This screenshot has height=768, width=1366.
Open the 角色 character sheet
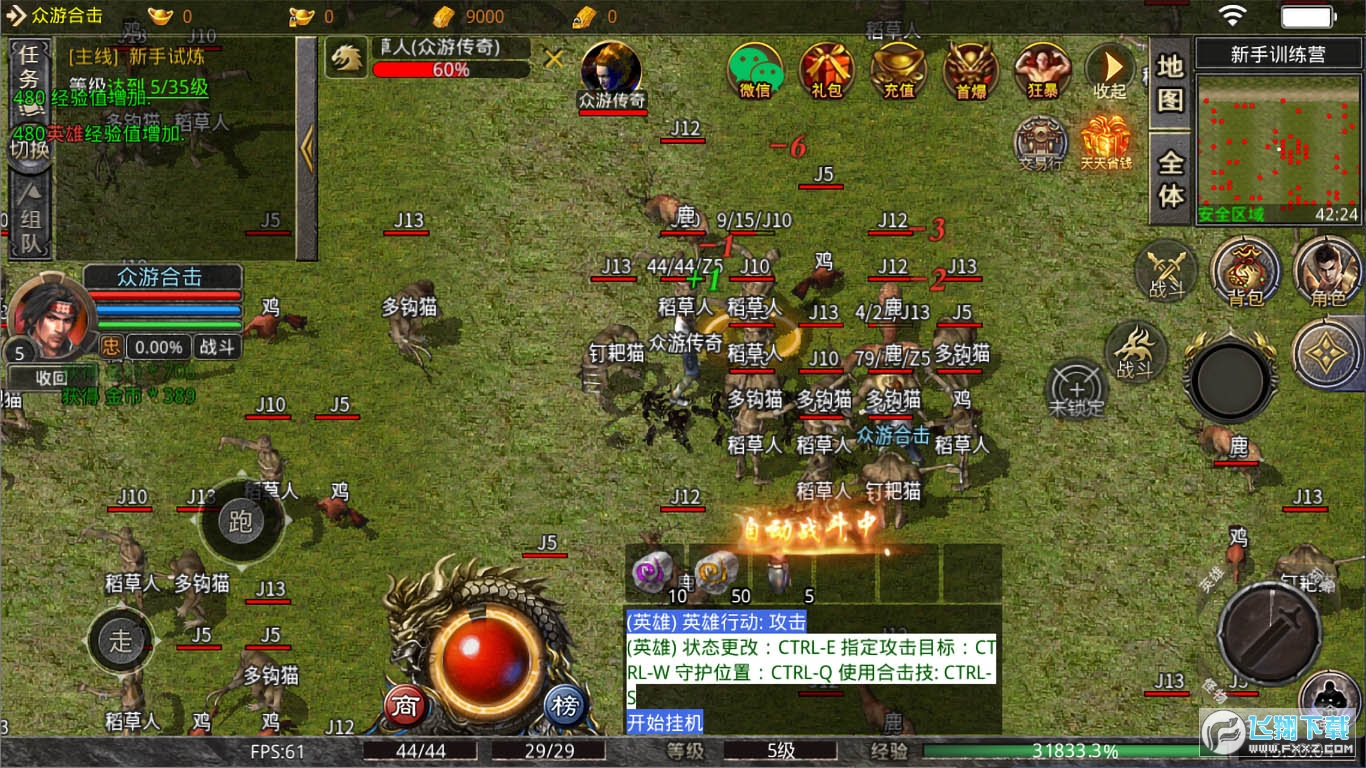1327,271
